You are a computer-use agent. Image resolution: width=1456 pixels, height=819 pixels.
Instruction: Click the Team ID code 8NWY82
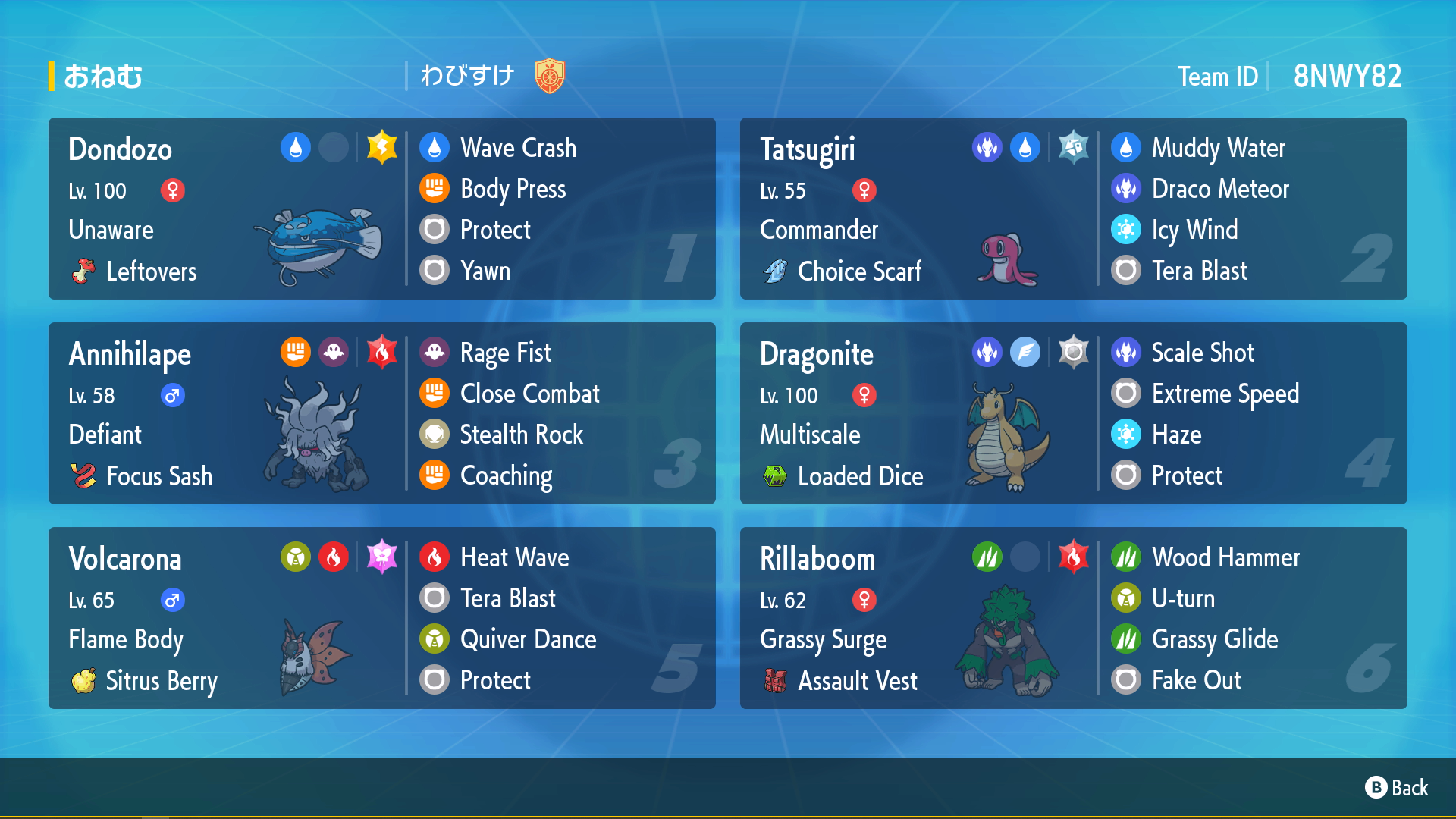coord(1347,77)
